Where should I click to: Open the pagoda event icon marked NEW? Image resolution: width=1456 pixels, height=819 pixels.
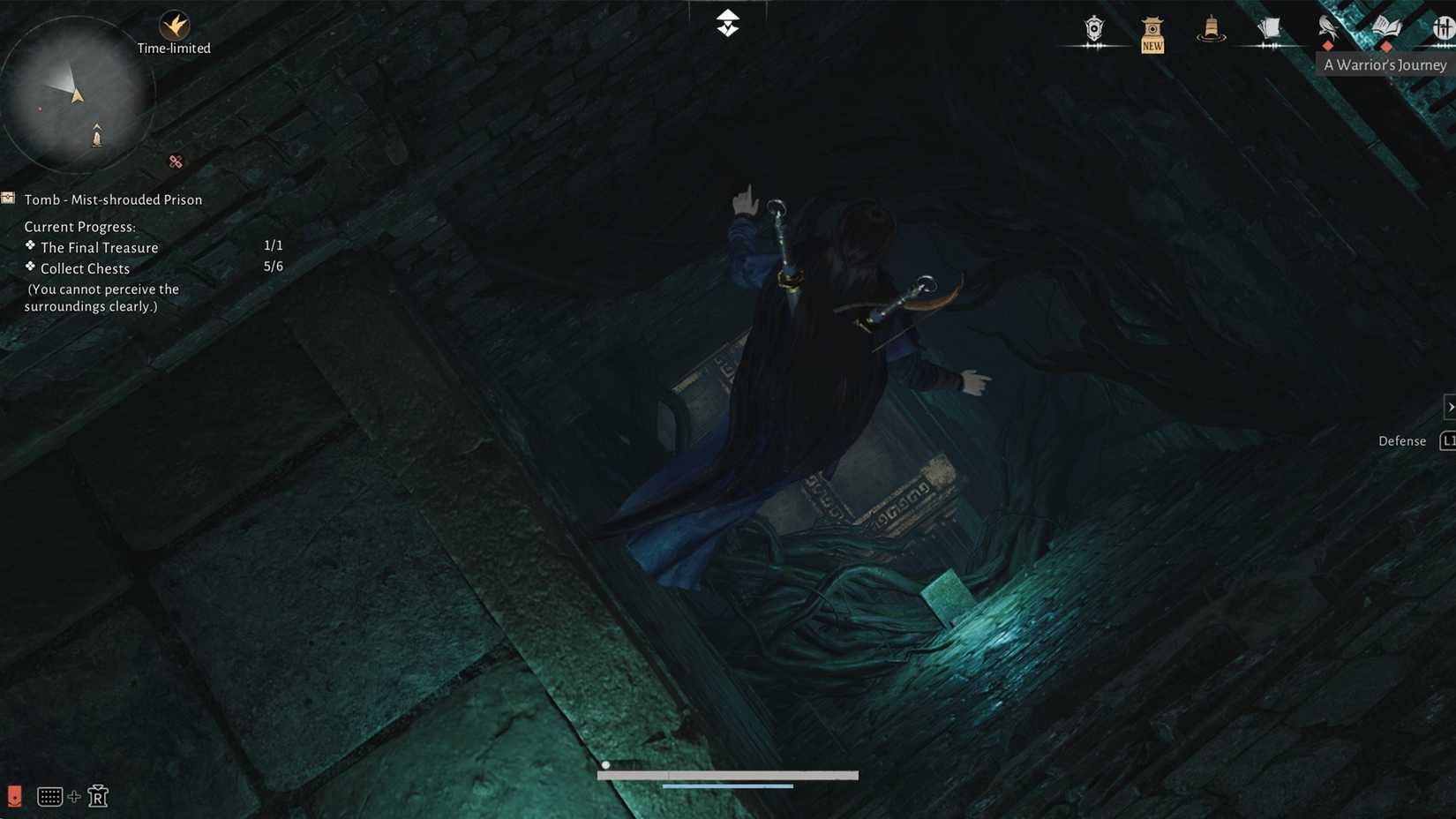pyautogui.click(x=1152, y=31)
